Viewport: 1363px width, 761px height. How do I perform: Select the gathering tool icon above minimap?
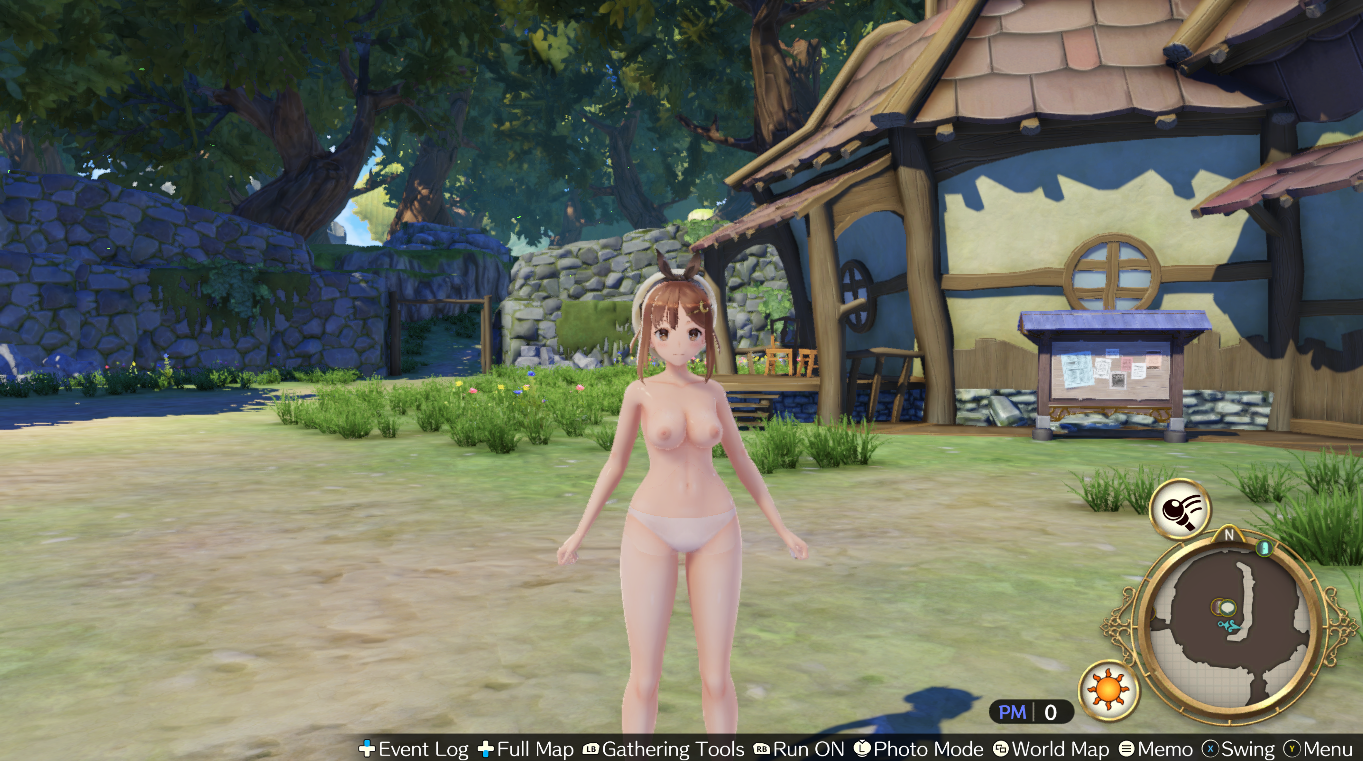pos(1179,509)
